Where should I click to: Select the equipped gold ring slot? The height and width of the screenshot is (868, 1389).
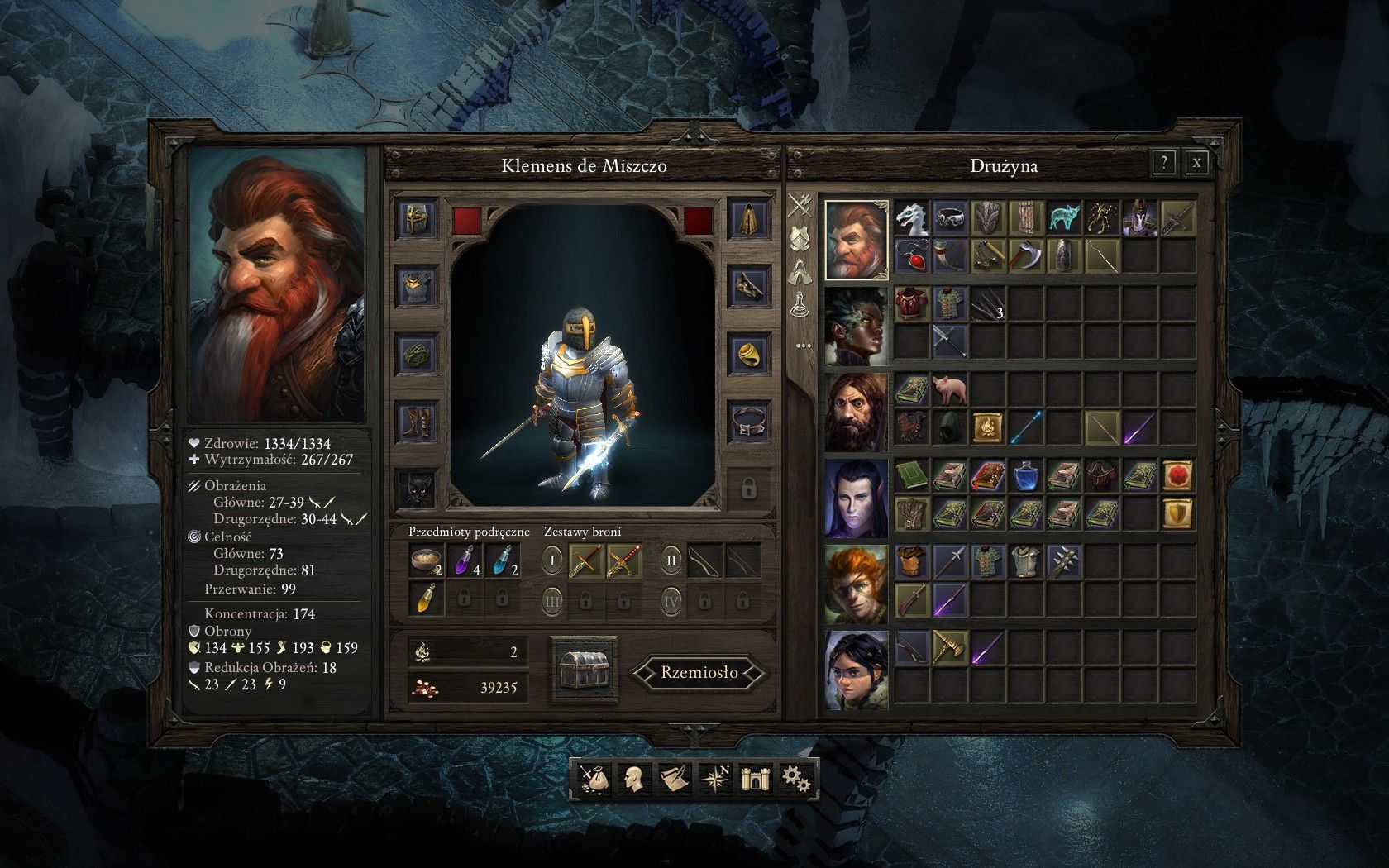point(747,354)
